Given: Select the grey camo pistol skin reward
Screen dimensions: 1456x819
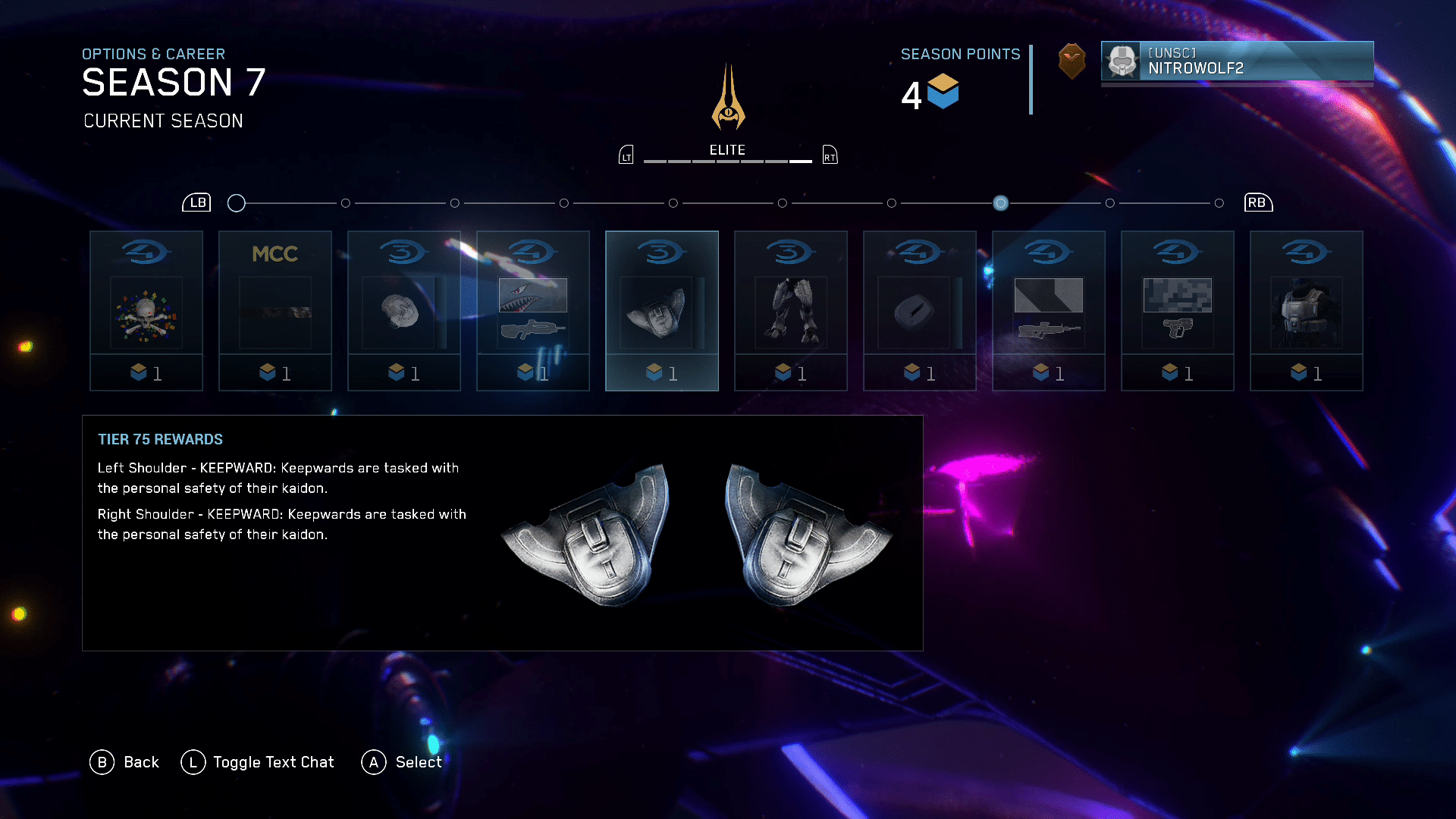Looking at the screenshot, I should click(x=1178, y=311).
